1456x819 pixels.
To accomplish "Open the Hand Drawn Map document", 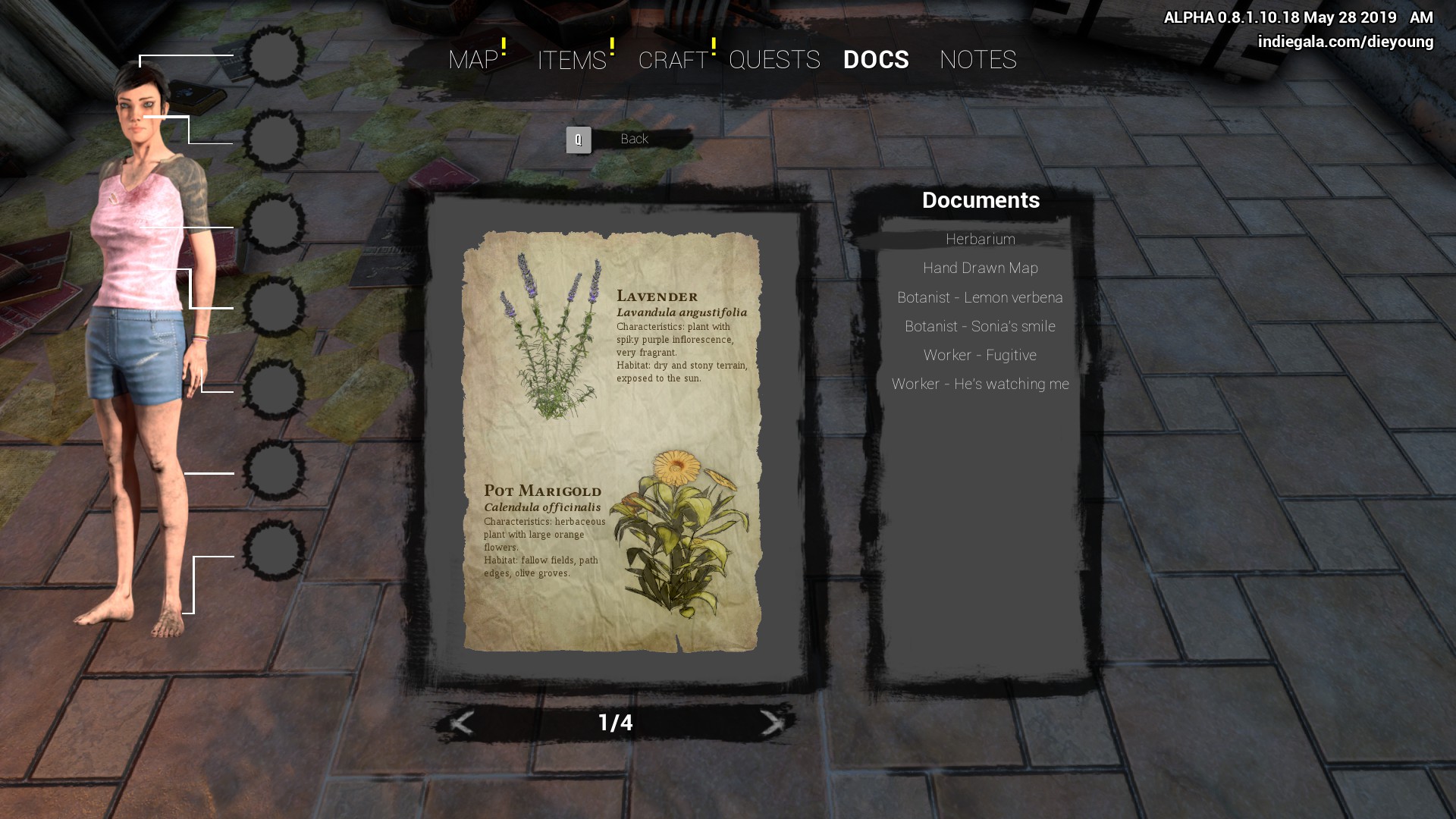I will click(980, 268).
